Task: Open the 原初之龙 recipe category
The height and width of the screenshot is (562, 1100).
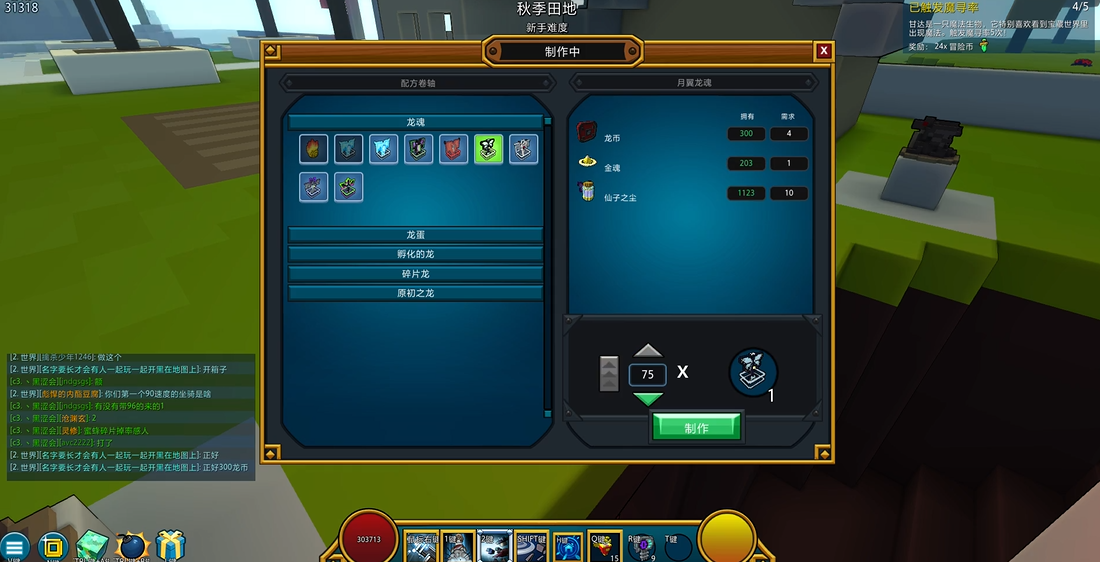Action: [415, 293]
